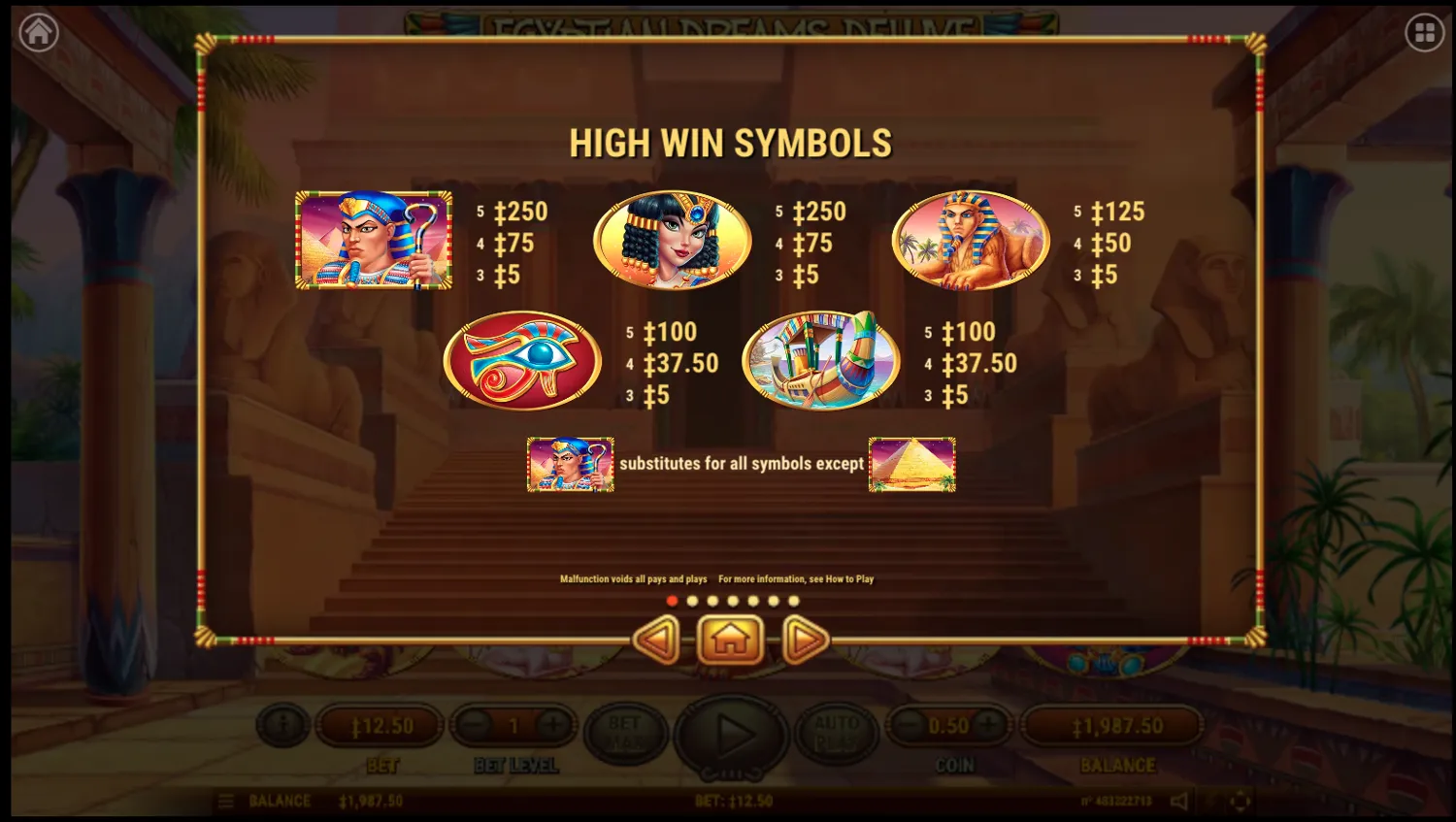1456x822 pixels.
Task: Click the Balance amount showing 1,987.50
Action: [x=1112, y=725]
